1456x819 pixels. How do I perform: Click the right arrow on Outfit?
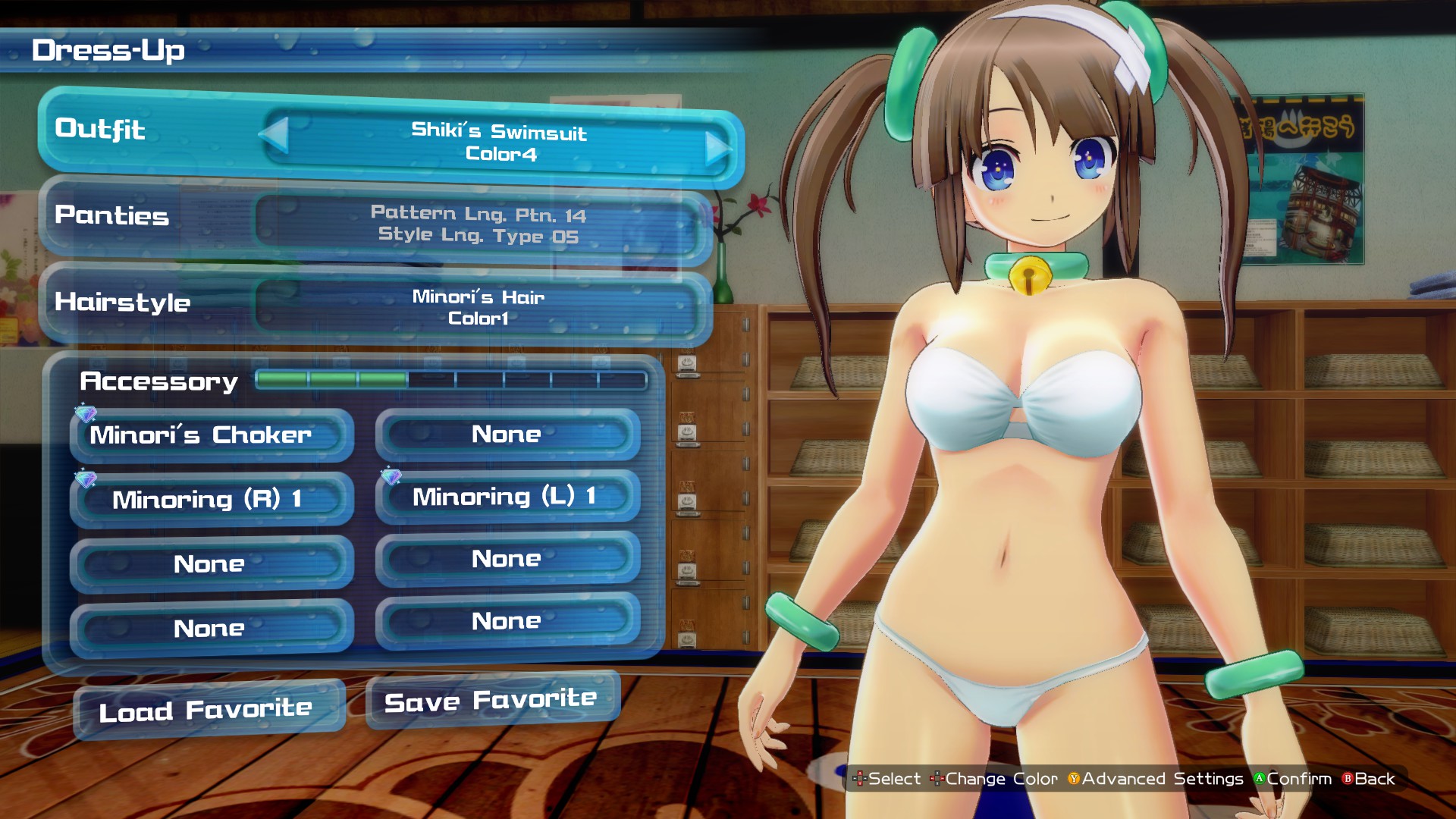(x=717, y=148)
